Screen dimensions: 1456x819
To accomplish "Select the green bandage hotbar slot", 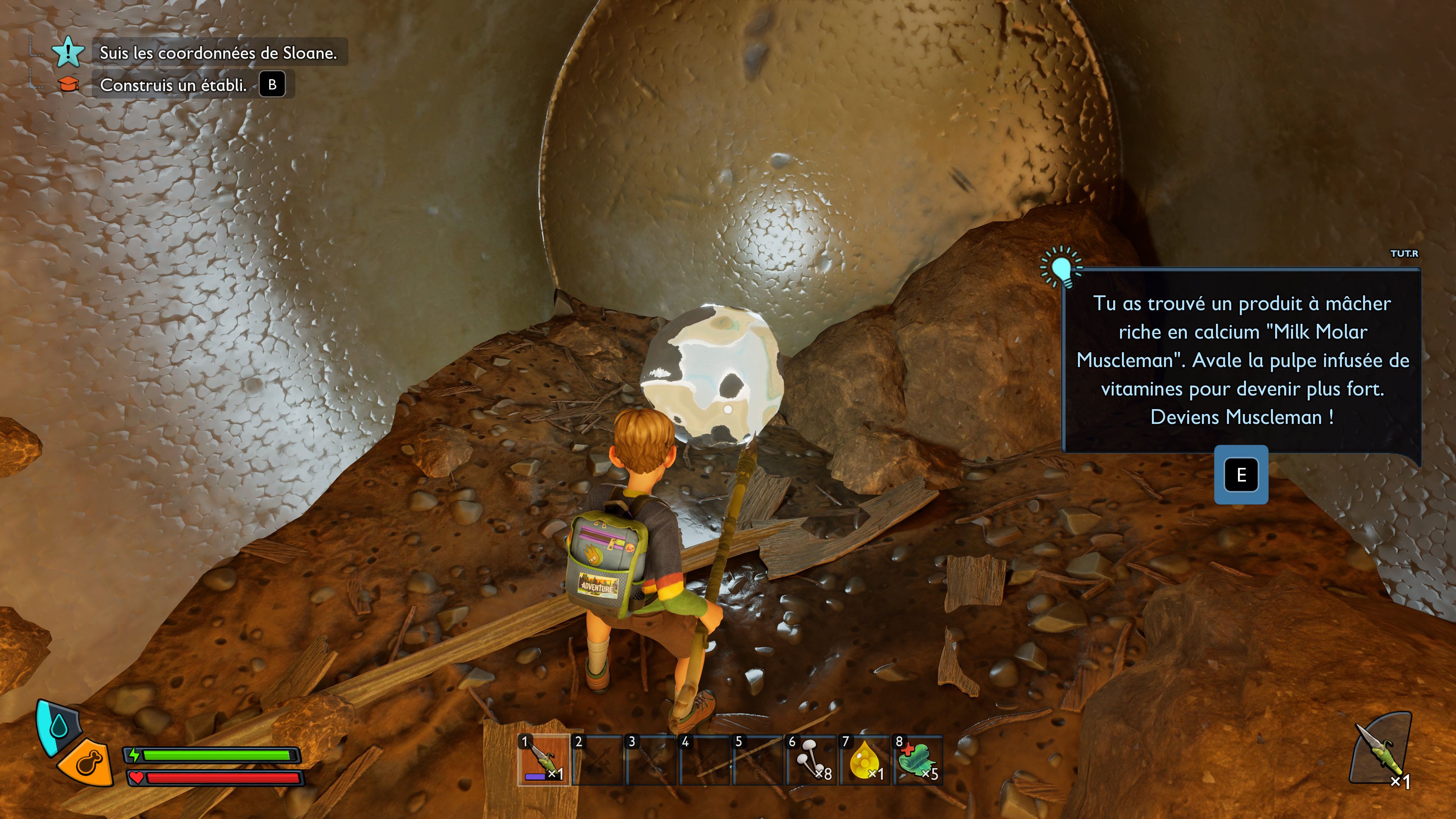I will click(917, 759).
